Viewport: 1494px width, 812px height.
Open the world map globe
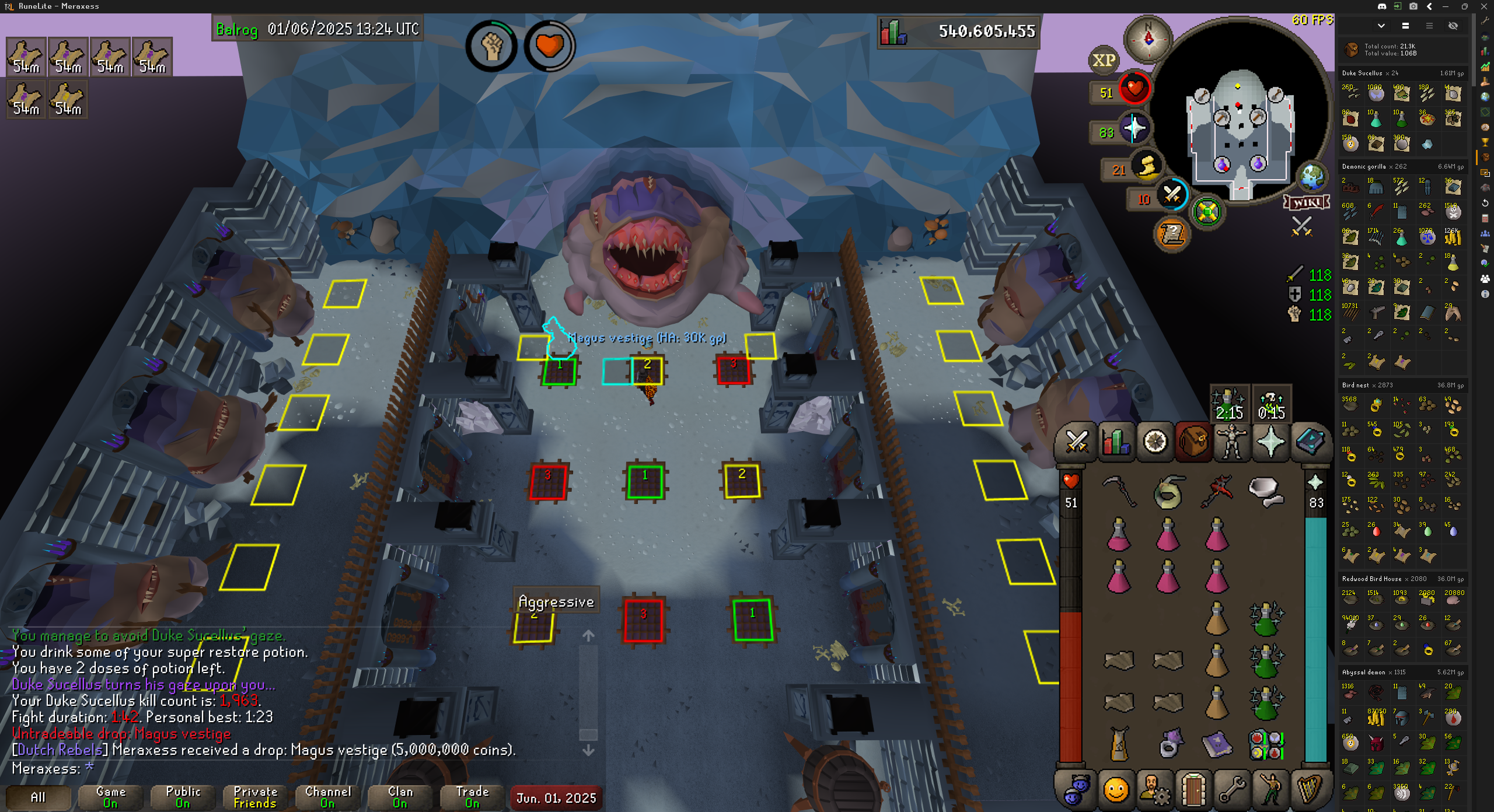click(1313, 176)
